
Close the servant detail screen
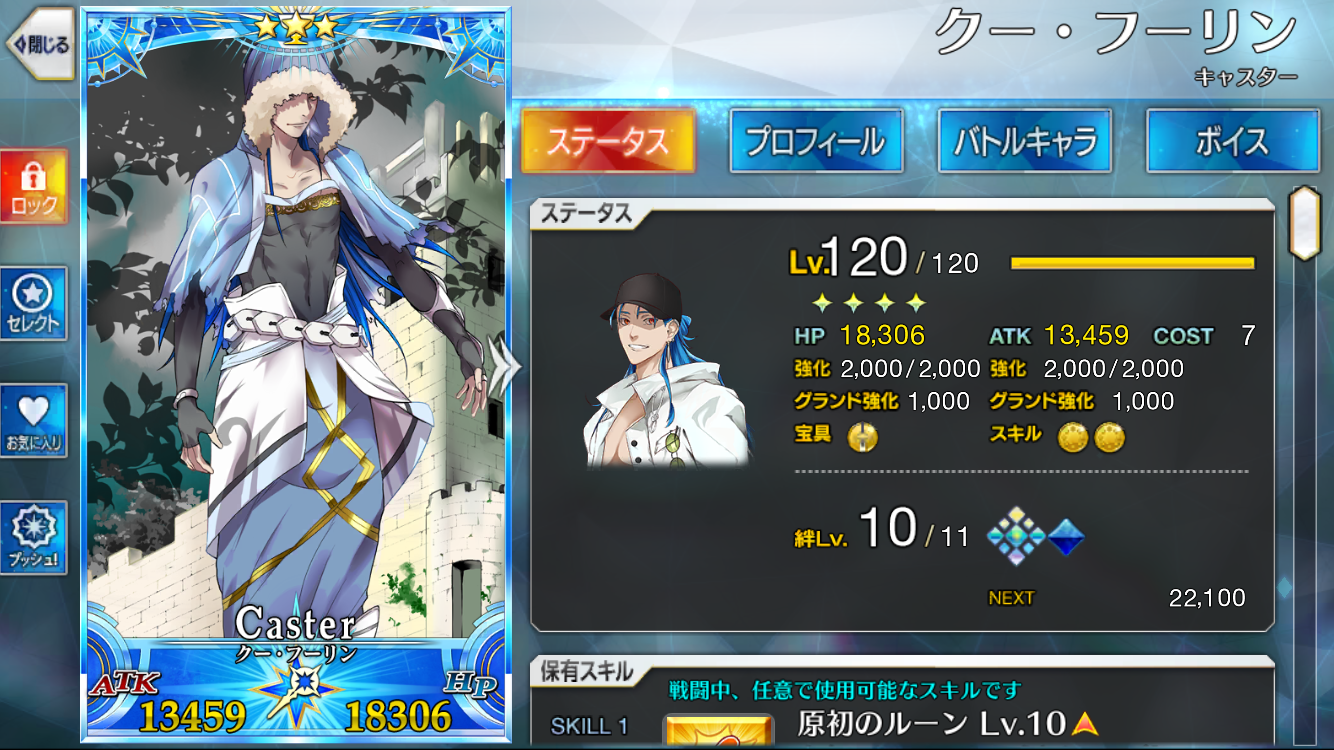pos(40,44)
